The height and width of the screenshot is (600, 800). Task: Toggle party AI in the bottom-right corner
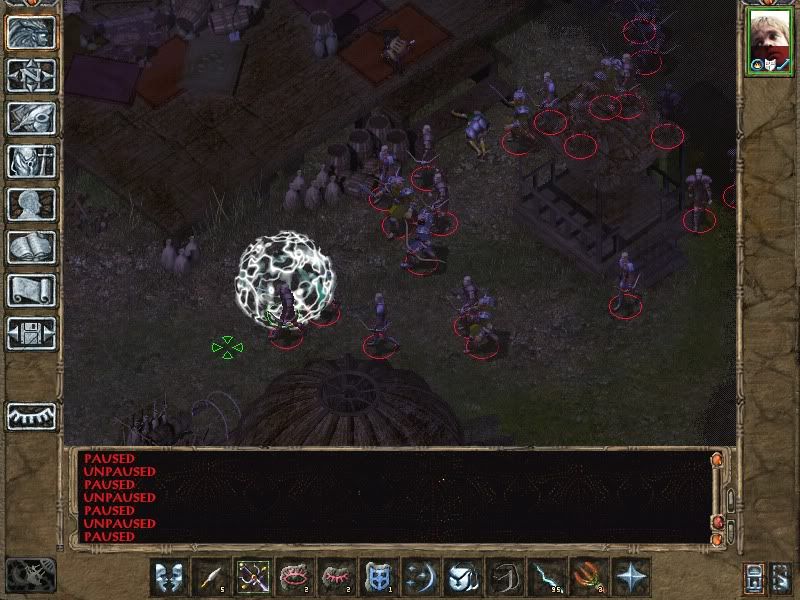point(782,577)
